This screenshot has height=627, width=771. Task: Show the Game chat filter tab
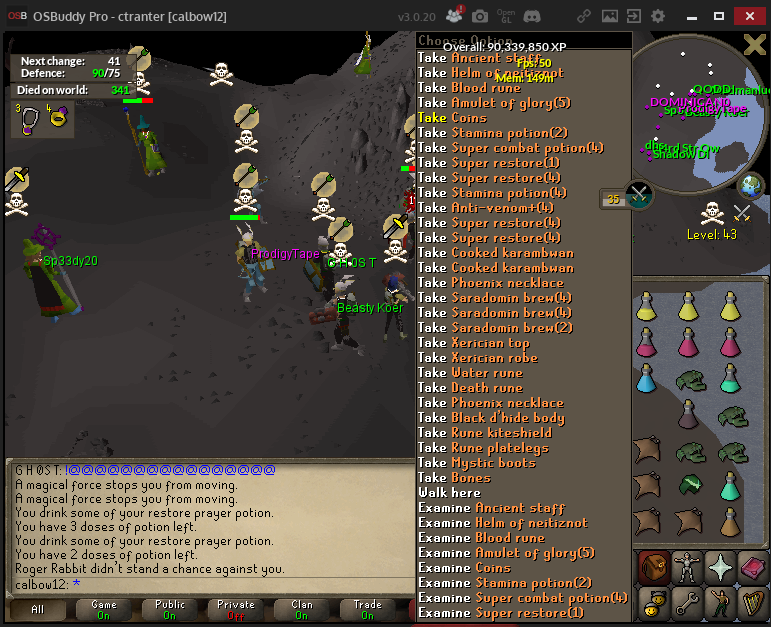(x=104, y=609)
